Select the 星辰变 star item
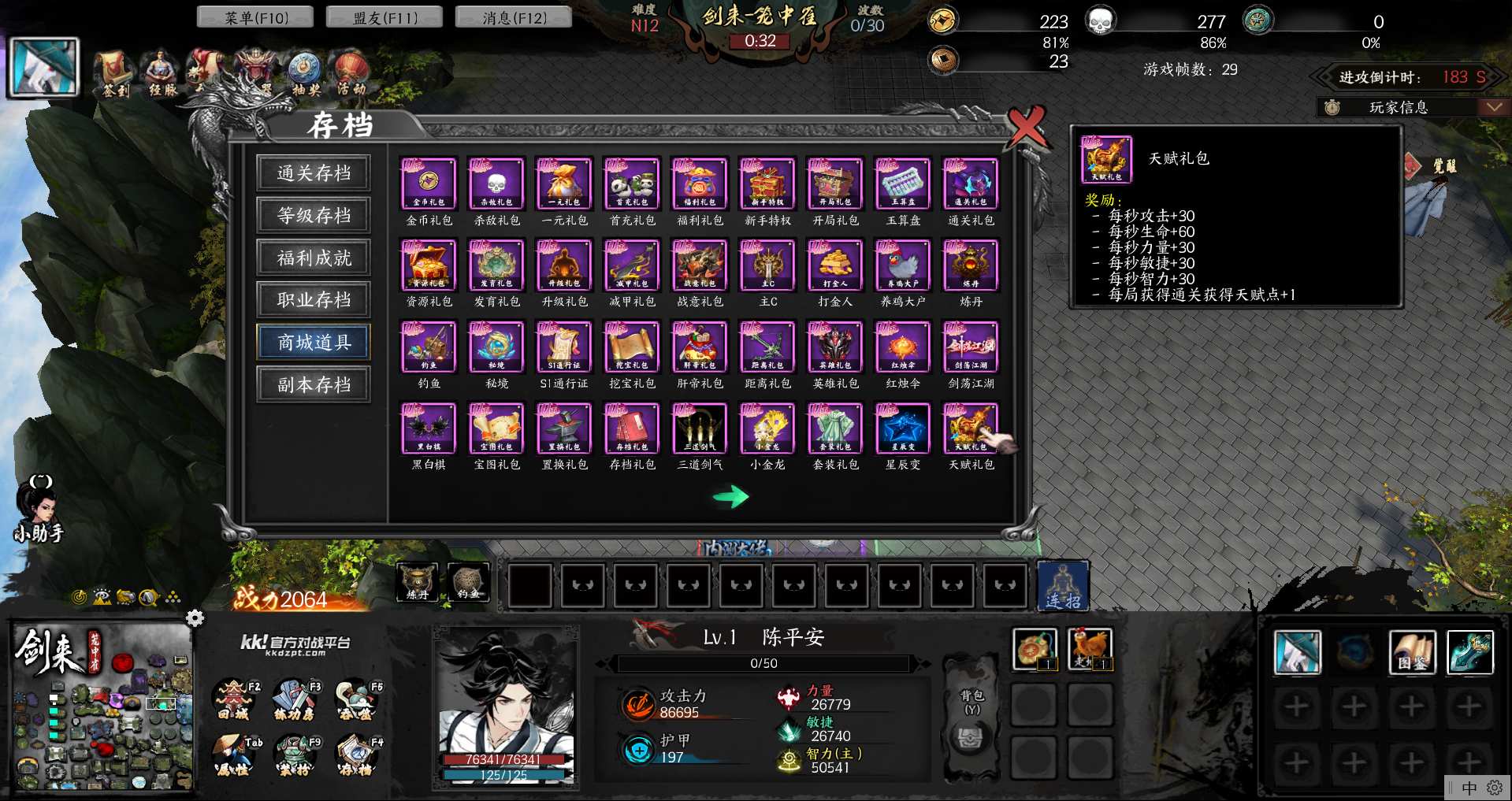The height and width of the screenshot is (801, 1512). [x=903, y=428]
